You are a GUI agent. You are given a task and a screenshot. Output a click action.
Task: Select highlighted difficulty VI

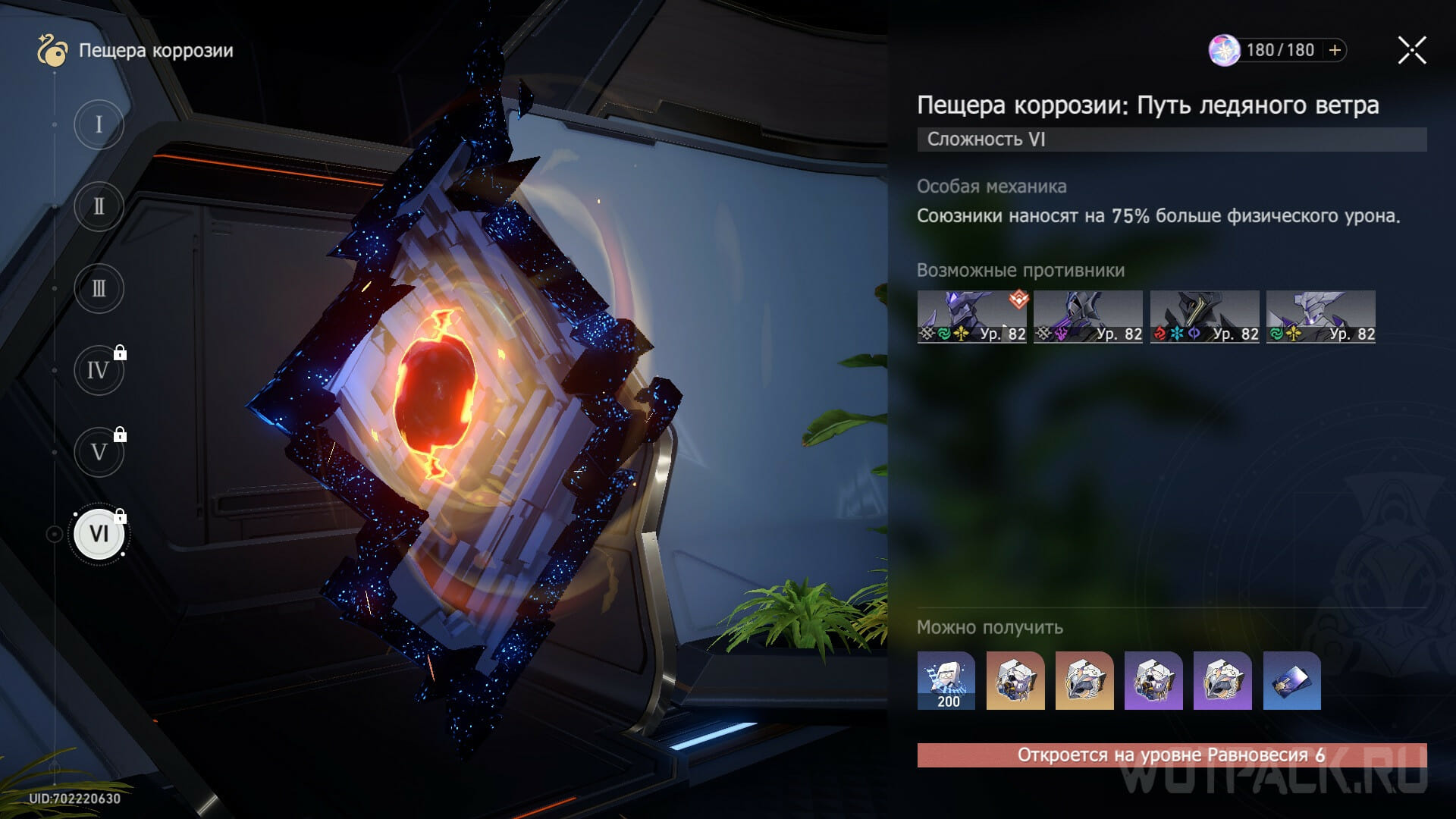pyautogui.click(x=99, y=534)
